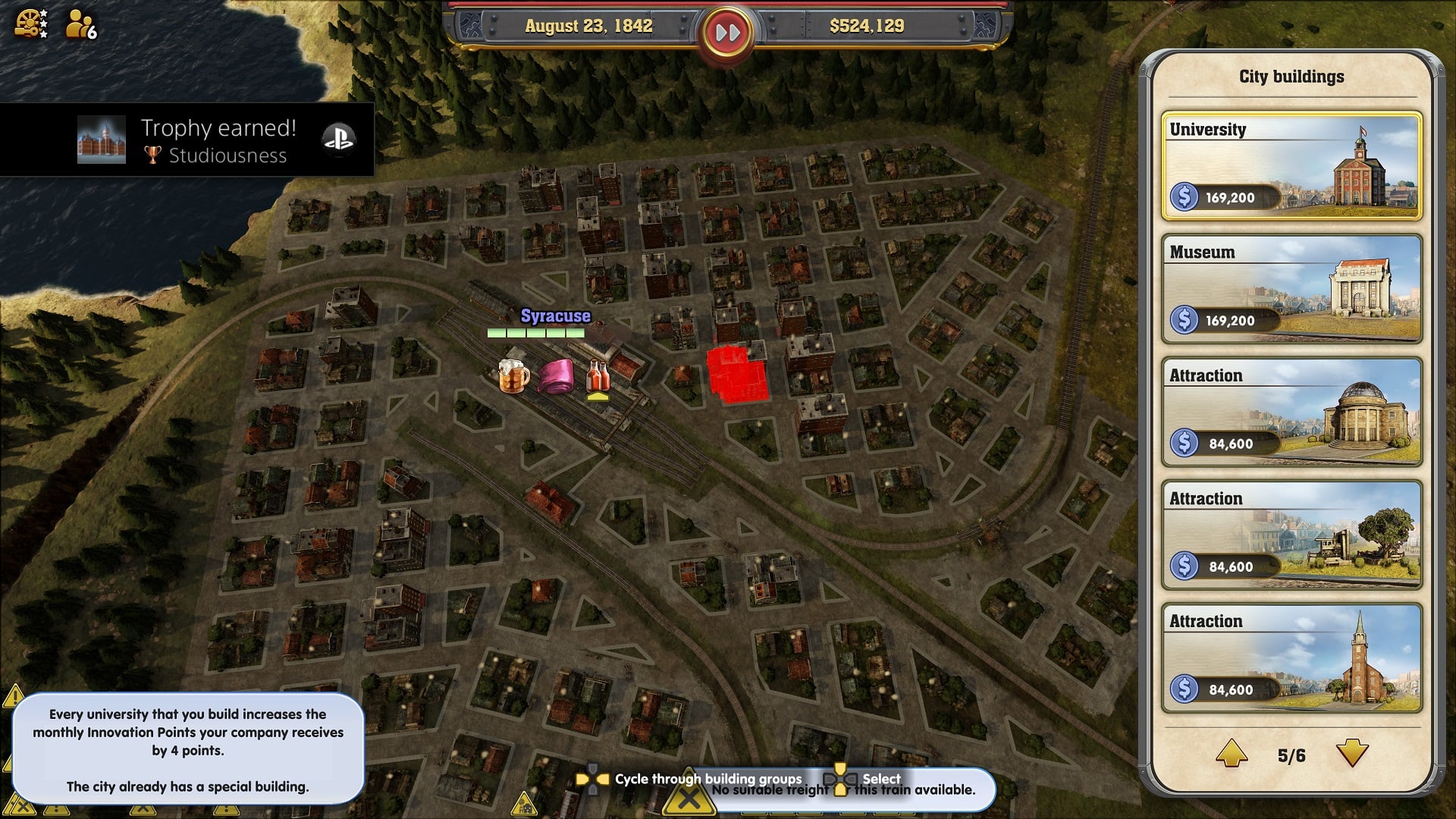Viewport: 1456px width, 819px height.
Task: Open the Syracuse city label
Action: click(555, 316)
